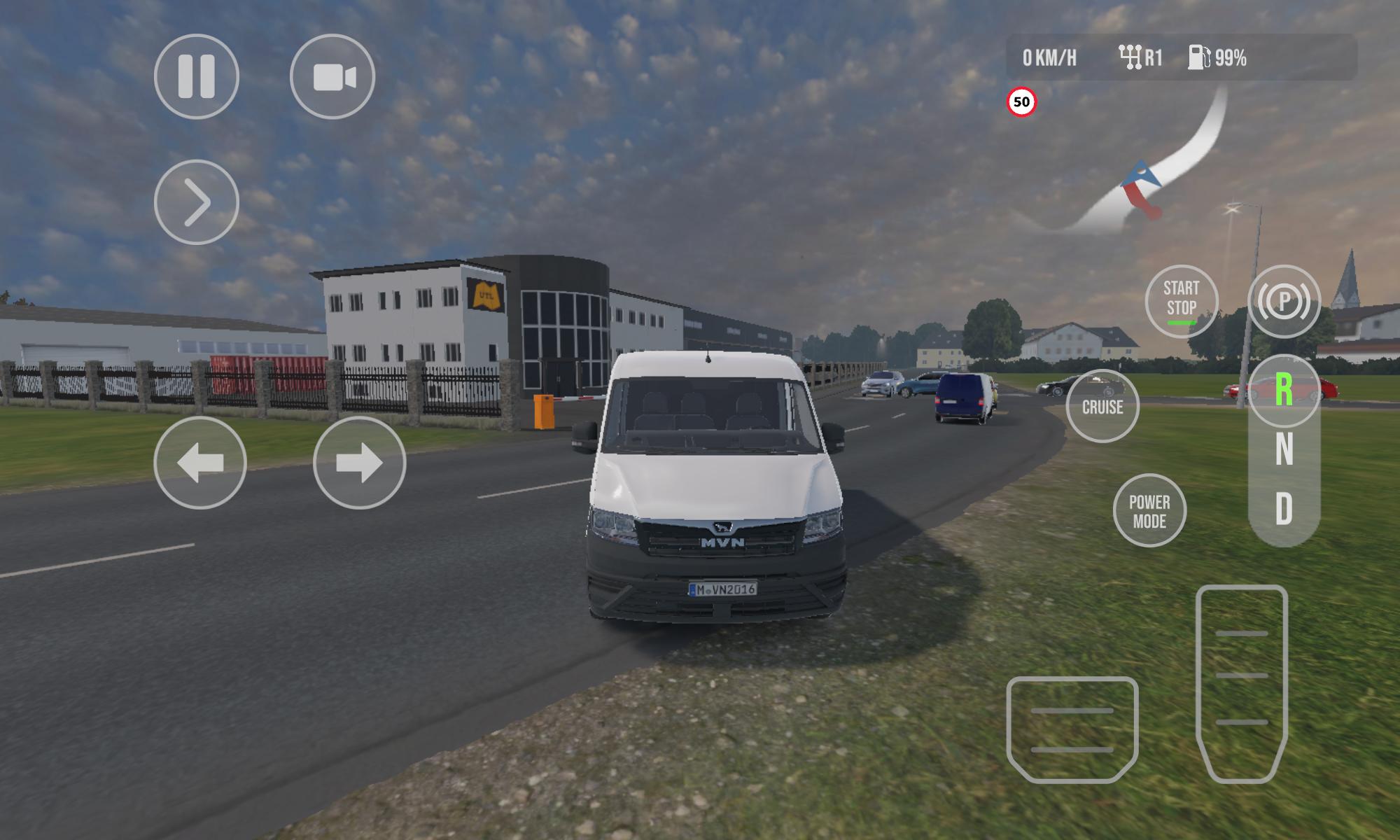Image resolution: width=1400 pixels, height=840 pixels.
Task: Toggle the parking brake button
Action: coord(1284,301)
